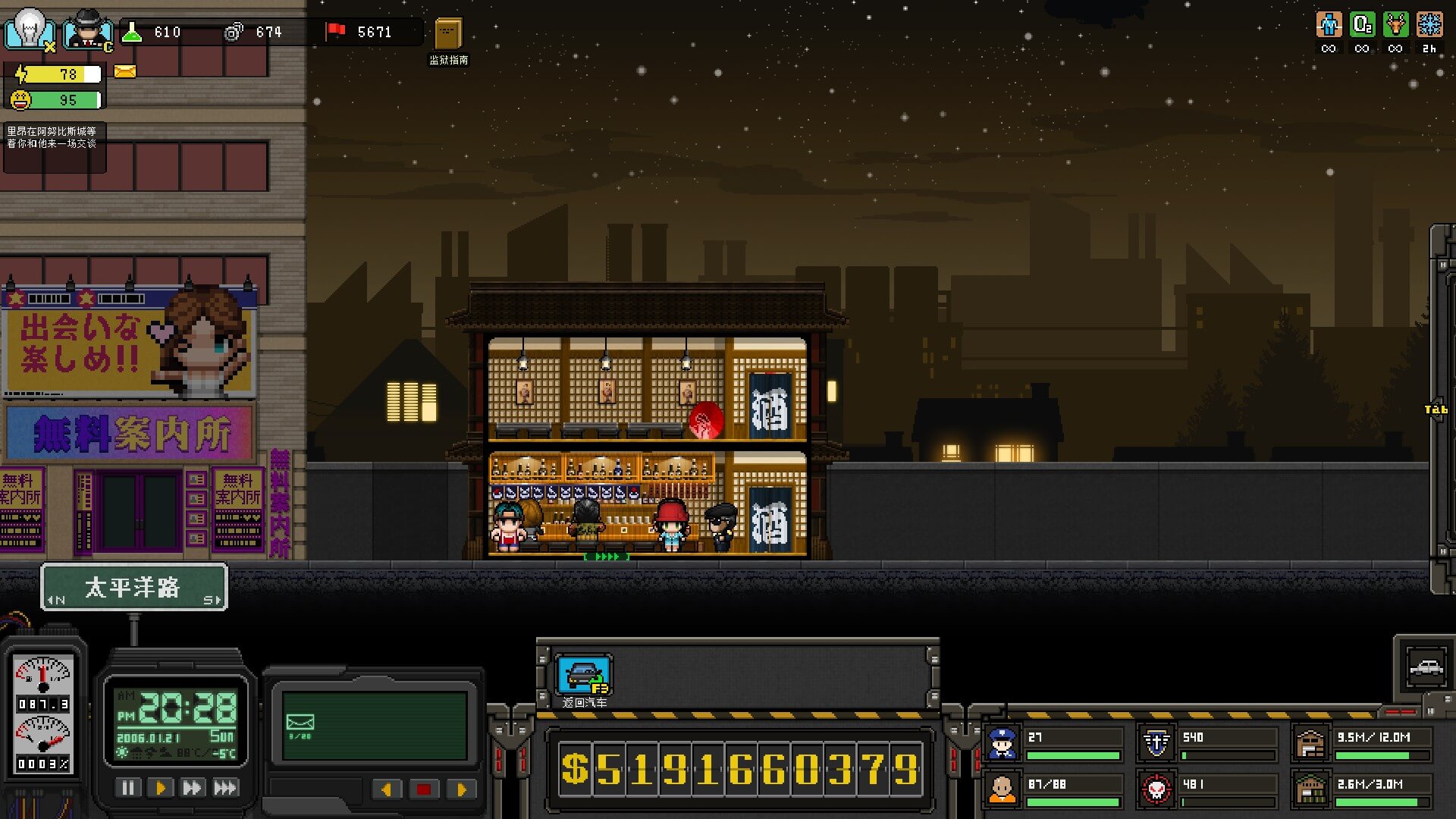Click the red stop button on pager
Screen dimensions: 1456x819
tap(423, 789)
